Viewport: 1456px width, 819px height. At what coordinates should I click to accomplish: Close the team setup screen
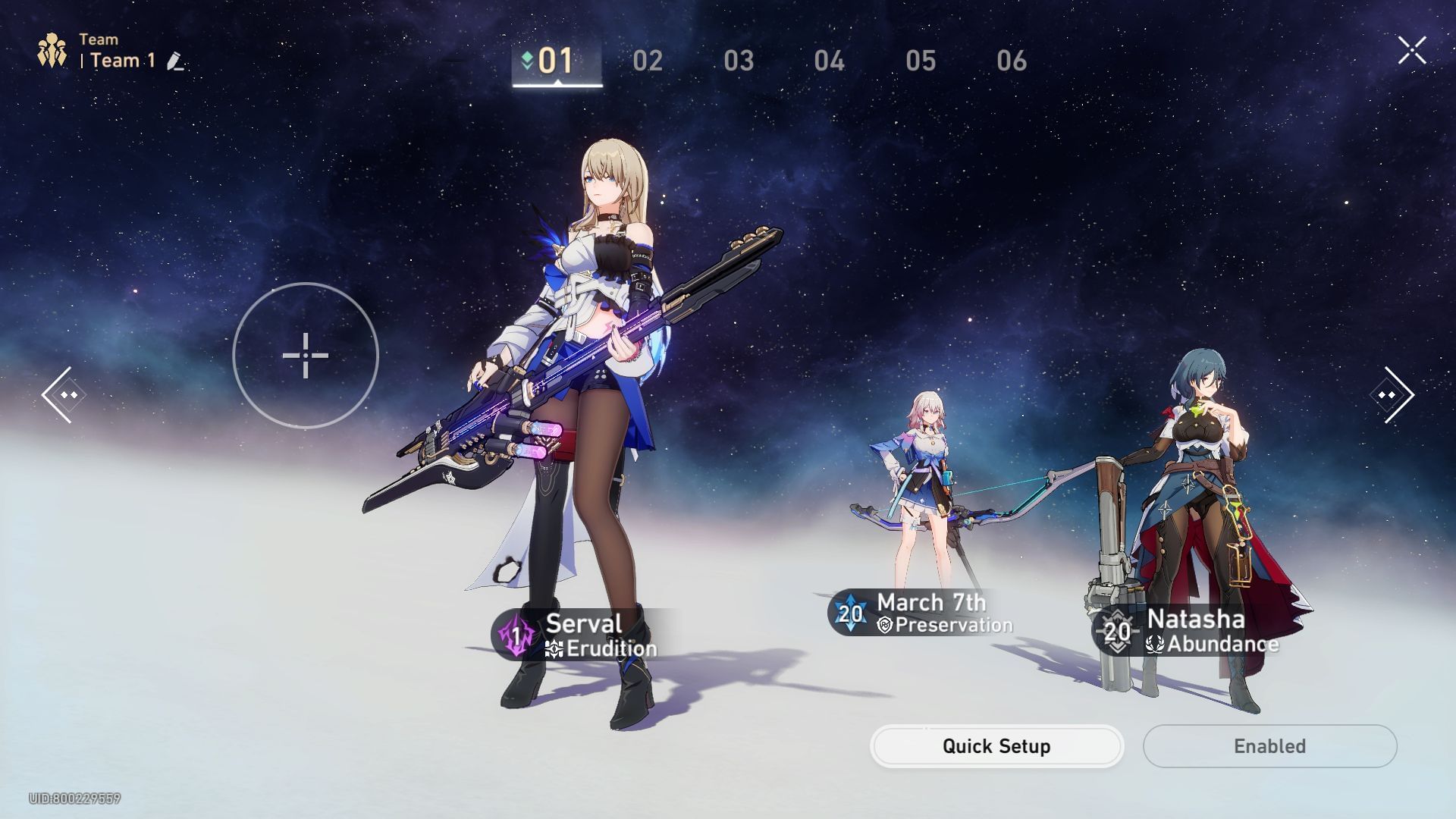(1410, 50)
